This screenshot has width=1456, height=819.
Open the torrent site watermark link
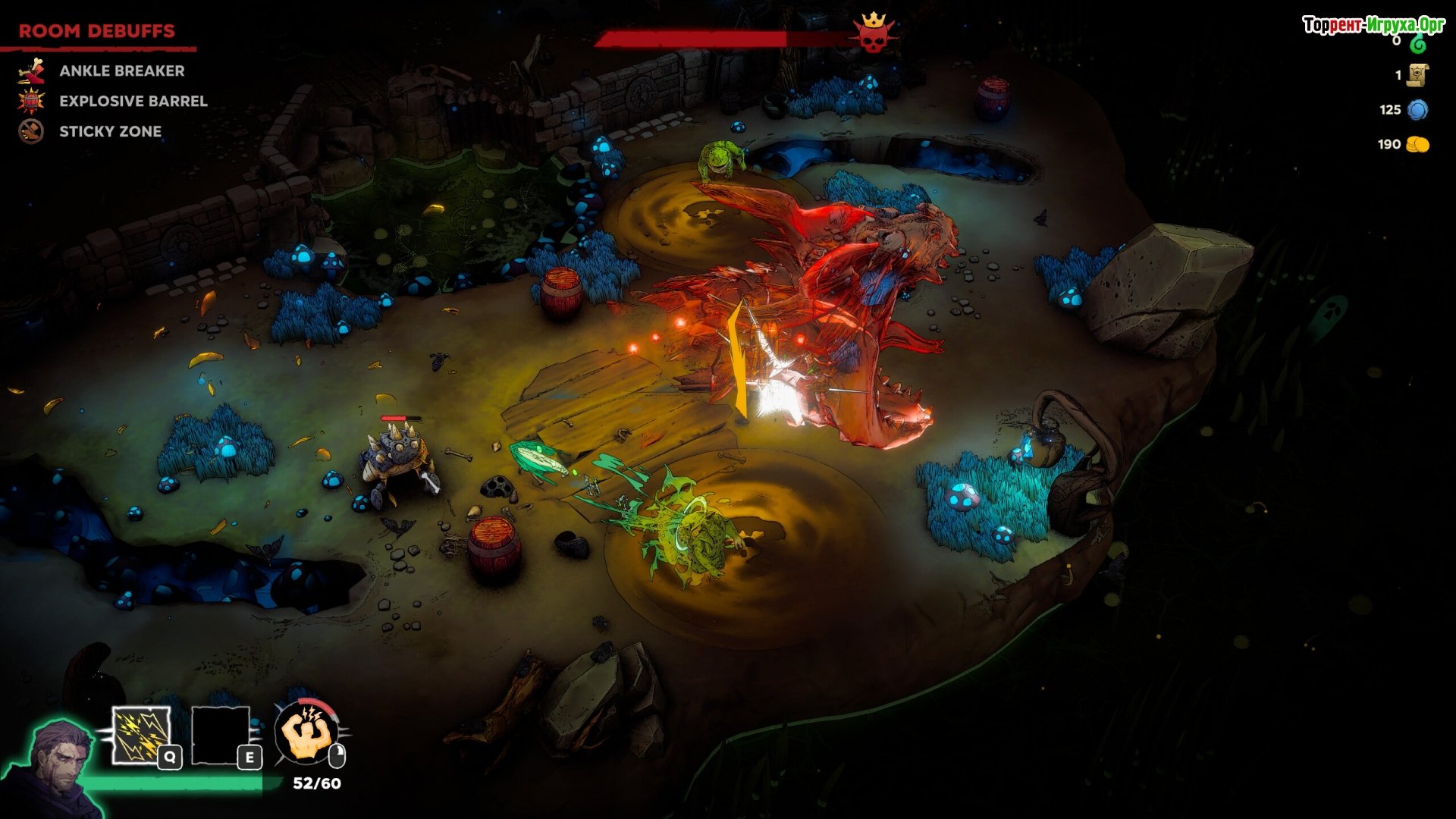[x=1373, y=25]
